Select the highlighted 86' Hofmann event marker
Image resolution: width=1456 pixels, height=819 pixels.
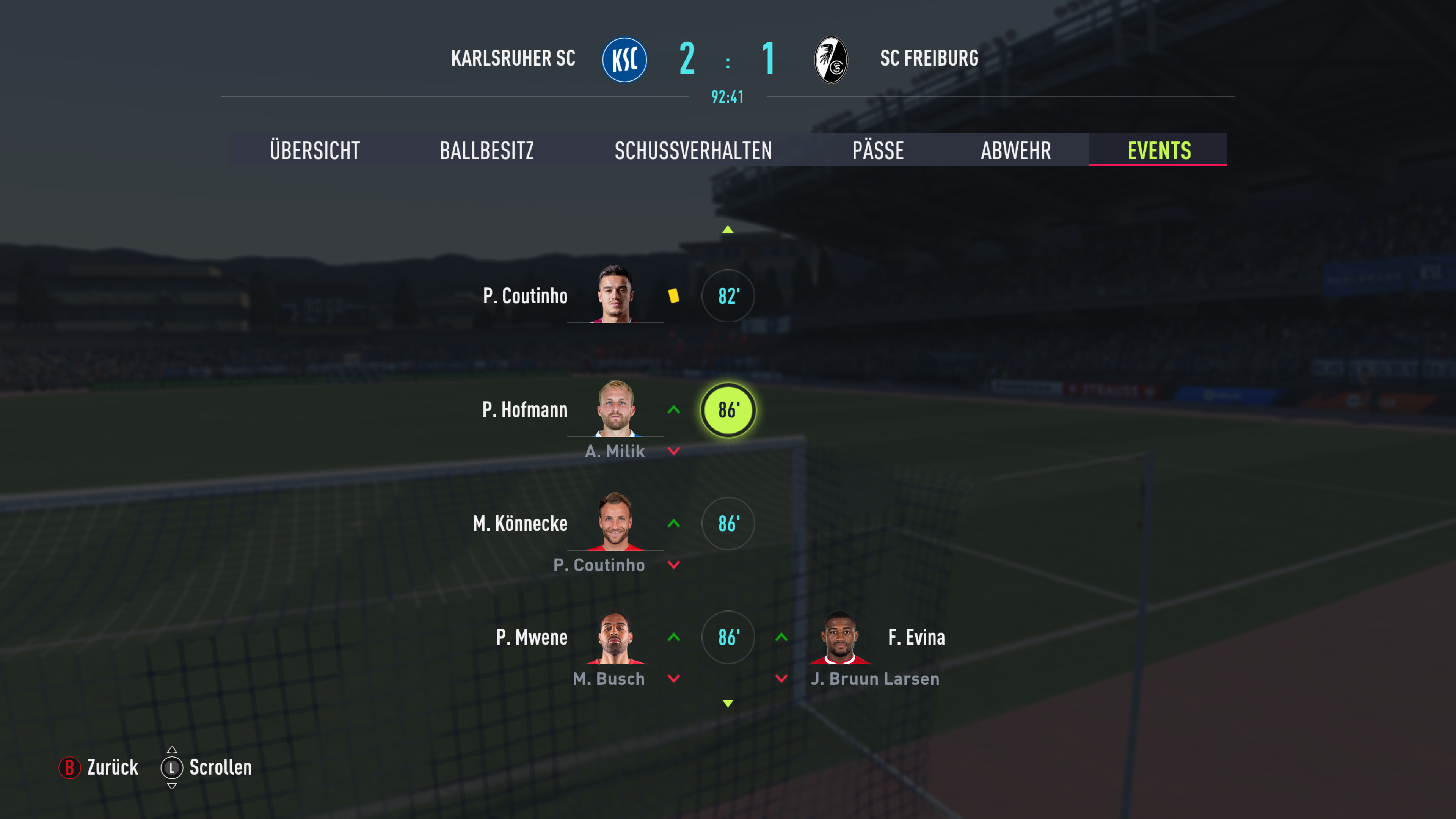(x=728, y=410)
